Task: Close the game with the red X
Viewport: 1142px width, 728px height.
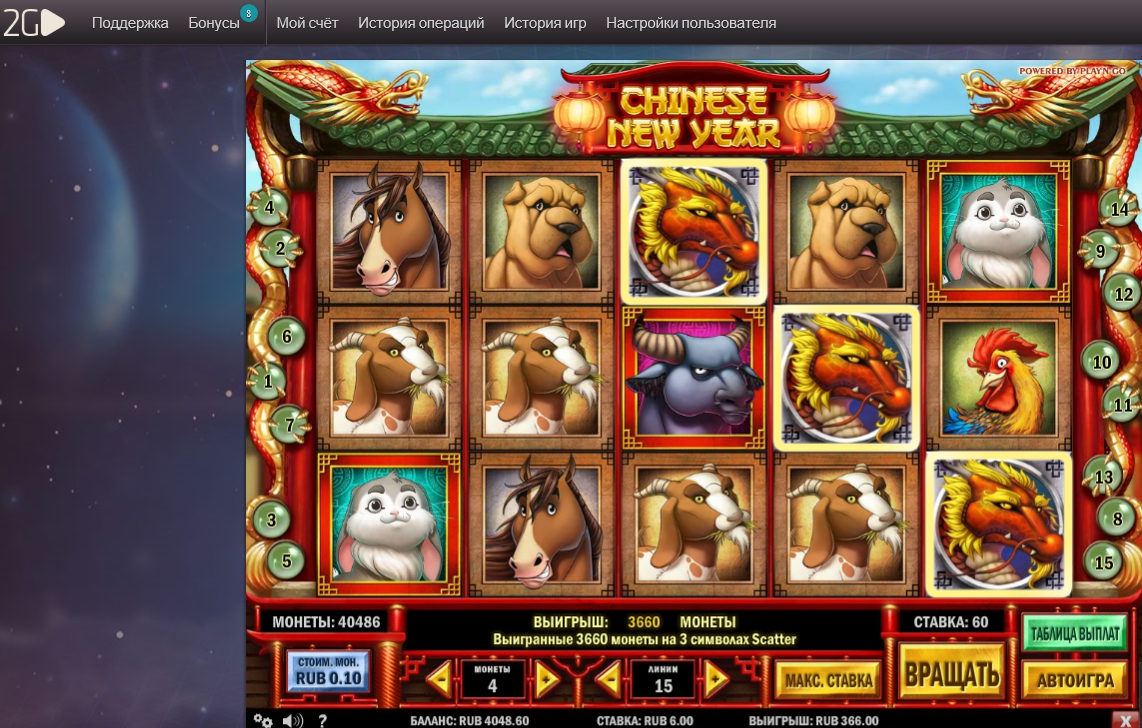Action: click(1123, 719)
